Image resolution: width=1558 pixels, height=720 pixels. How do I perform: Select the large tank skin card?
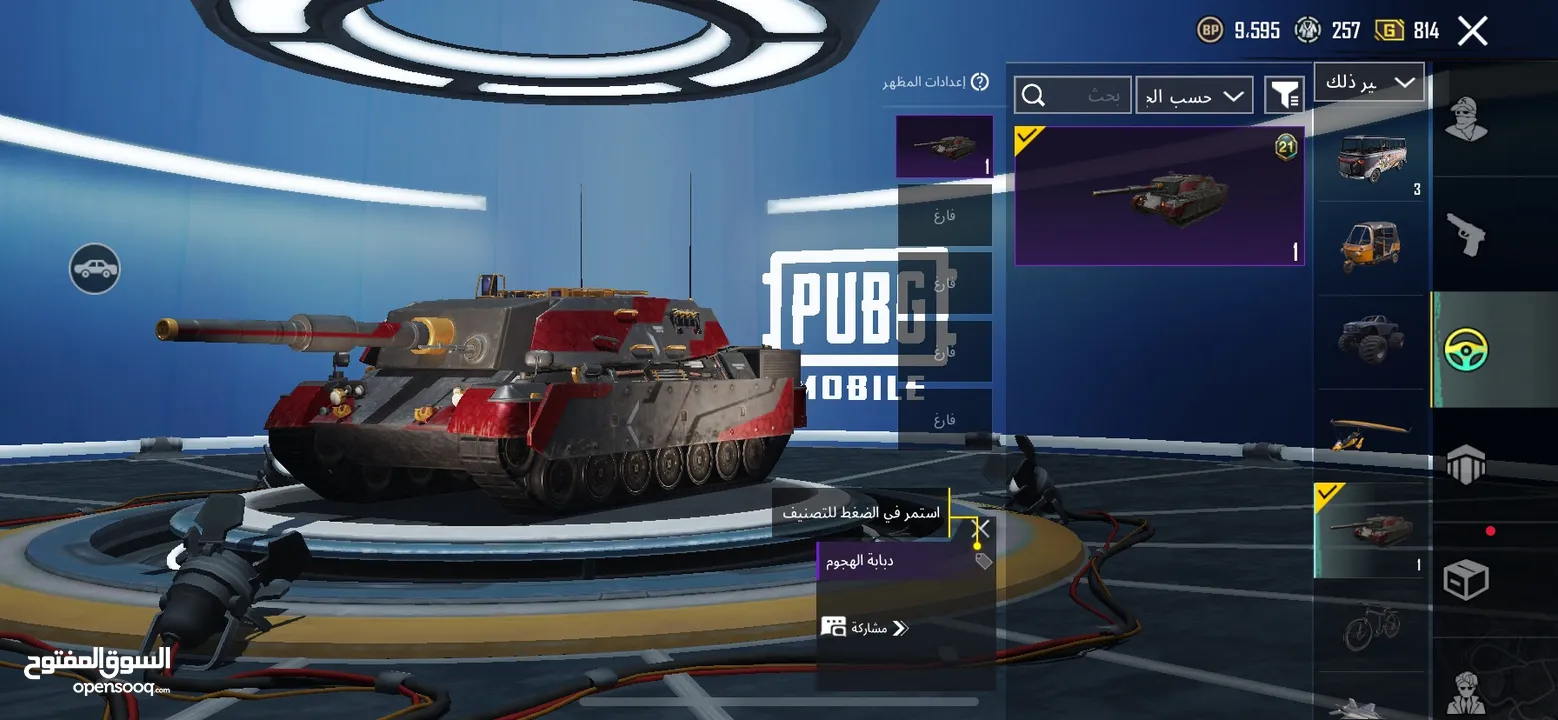click(1159, 196)
